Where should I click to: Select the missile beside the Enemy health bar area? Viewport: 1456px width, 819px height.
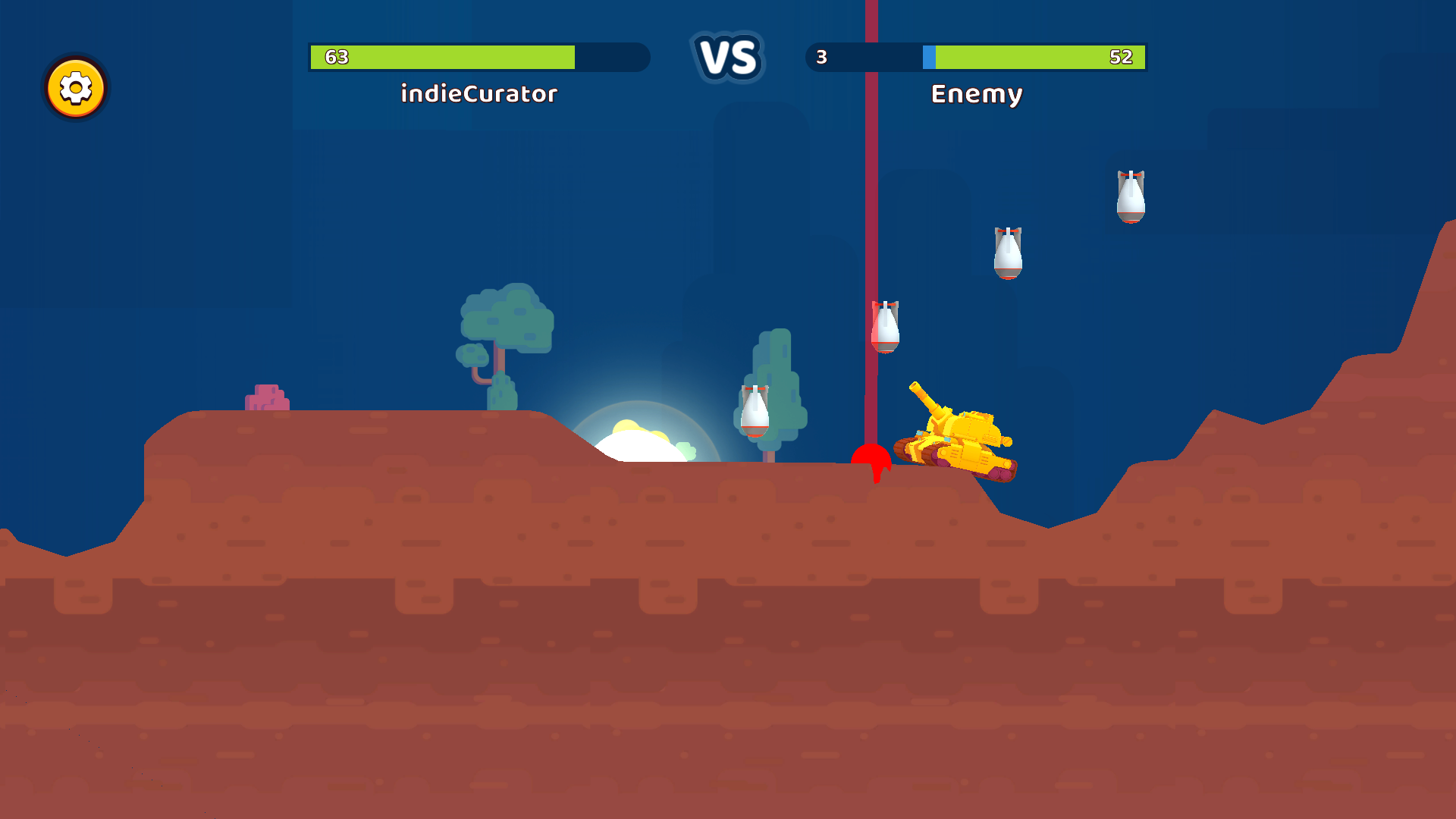click(x=1007, y=254)
